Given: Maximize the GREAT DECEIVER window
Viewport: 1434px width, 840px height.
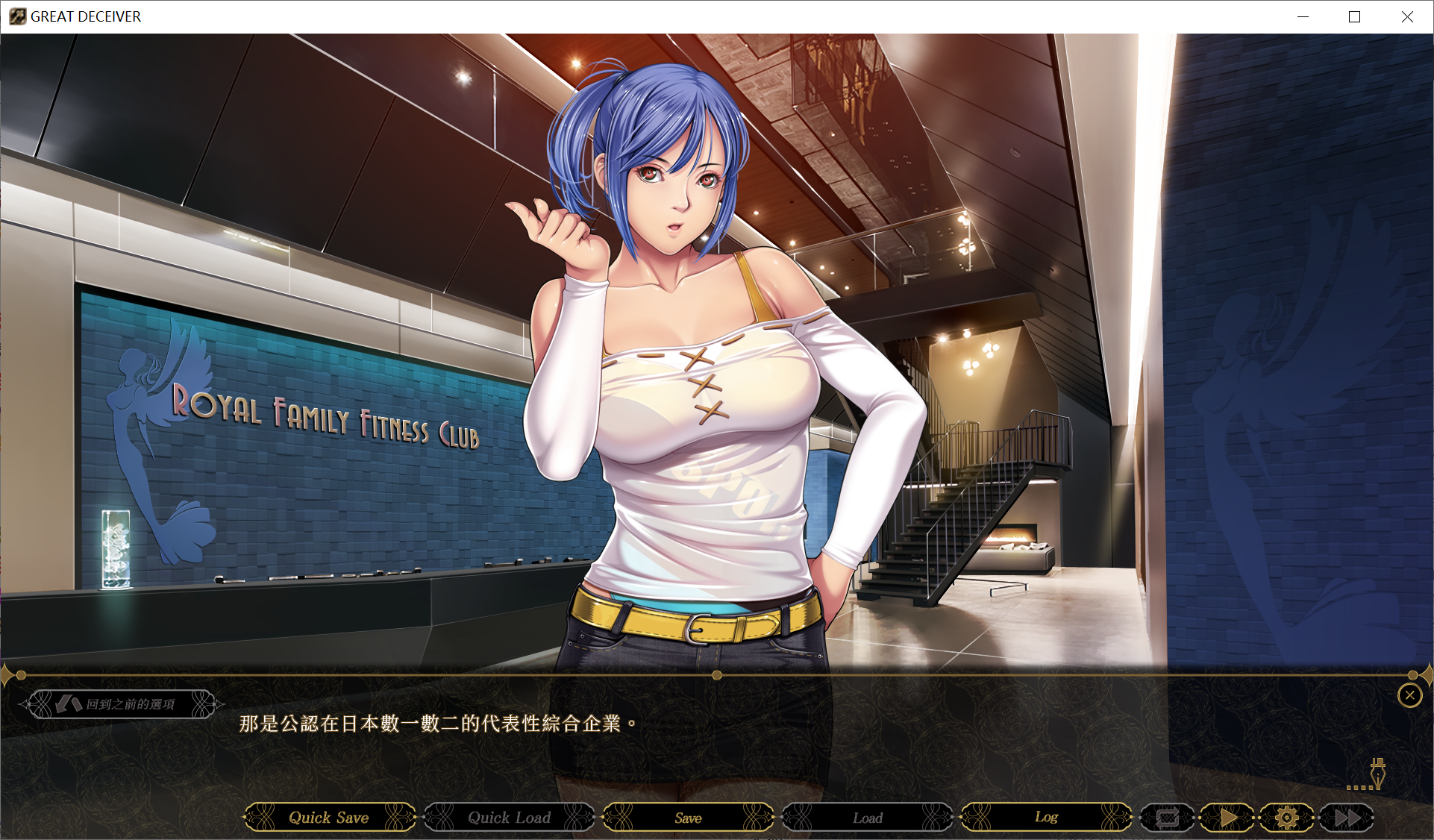Looking at the screenshot, I should point(1354,16).
